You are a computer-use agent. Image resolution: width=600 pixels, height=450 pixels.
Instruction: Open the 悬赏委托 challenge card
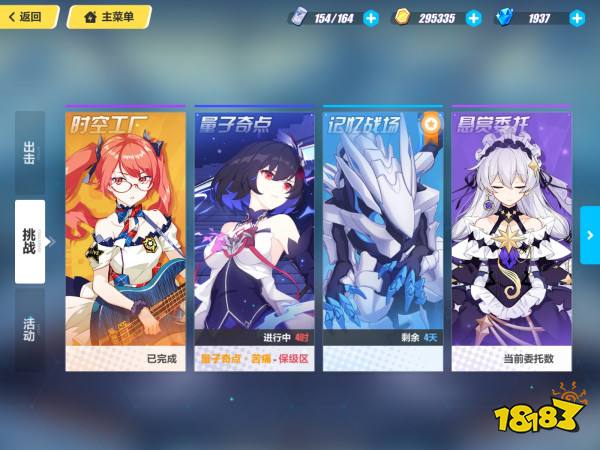(511, 238)
